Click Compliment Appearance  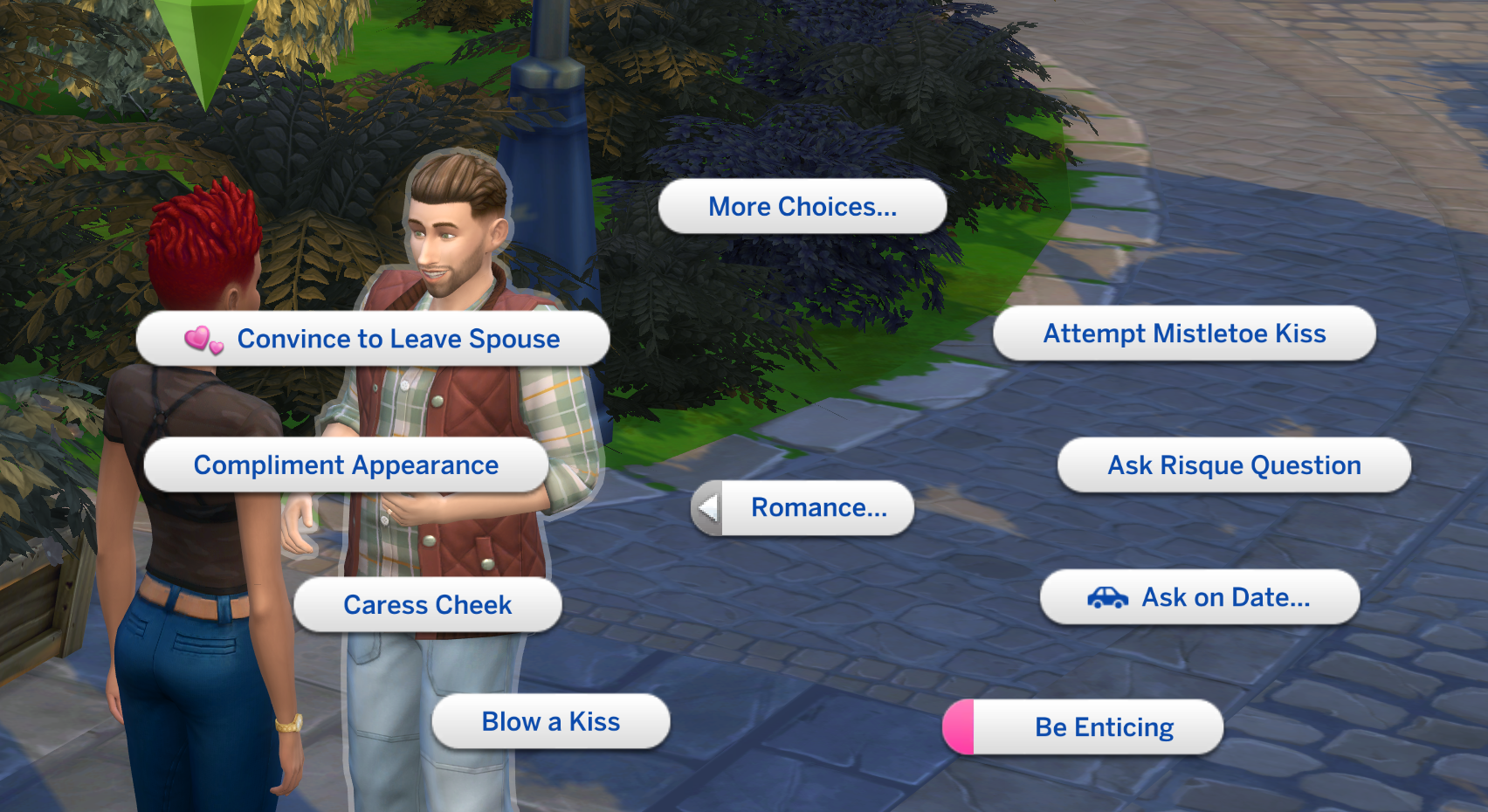click(346, 464)
